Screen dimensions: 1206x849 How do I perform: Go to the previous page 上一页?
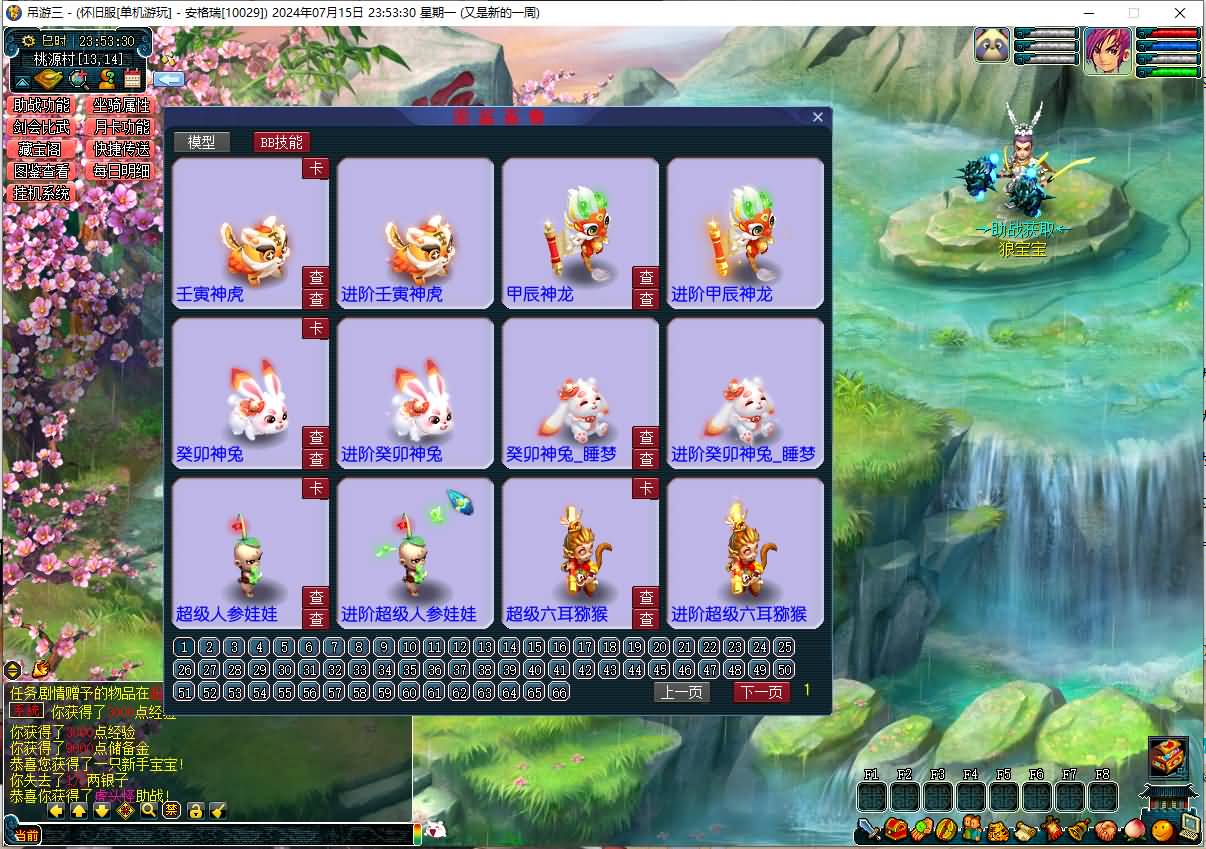click(682, 692)
